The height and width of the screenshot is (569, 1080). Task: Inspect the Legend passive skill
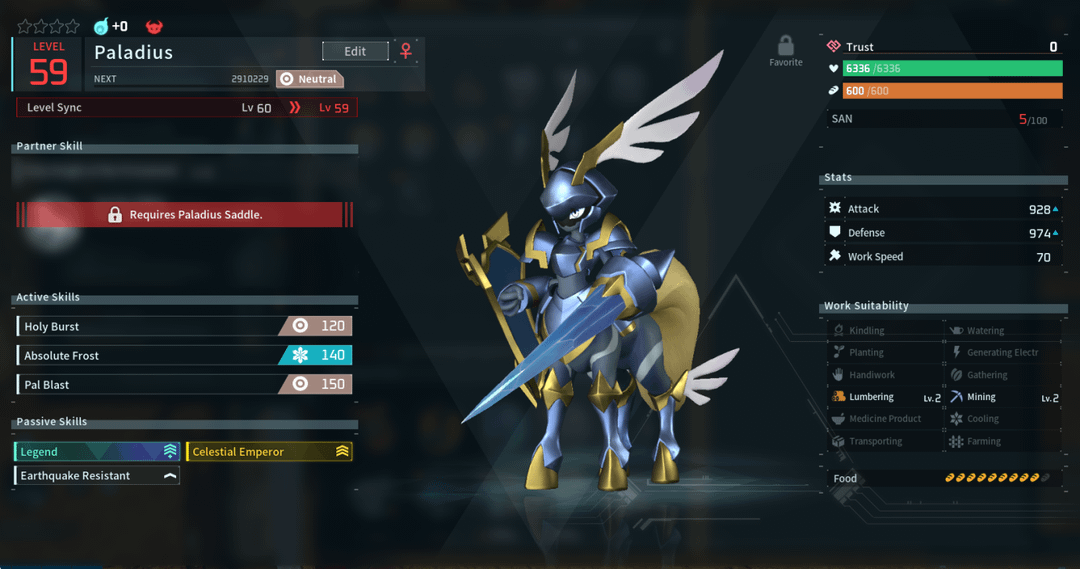(97, 452)
